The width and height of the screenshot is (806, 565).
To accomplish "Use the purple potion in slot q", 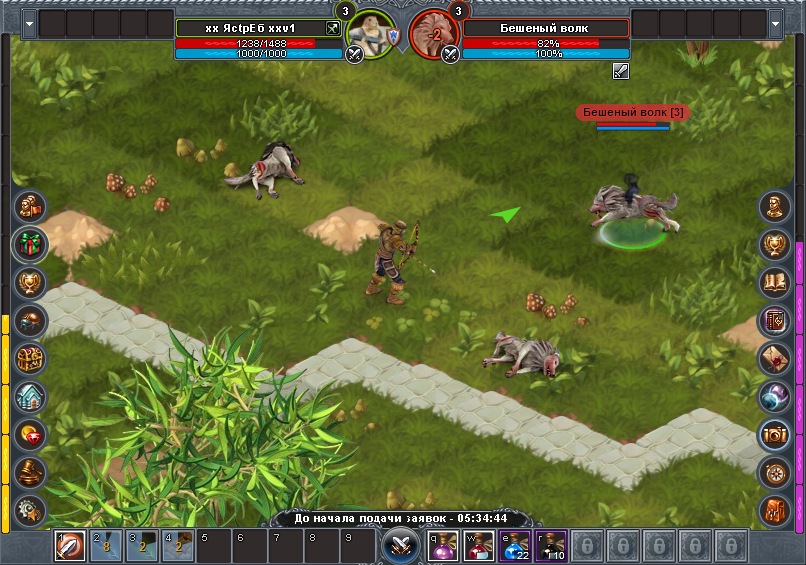I will pyautogui.click(x=443, y=546).
